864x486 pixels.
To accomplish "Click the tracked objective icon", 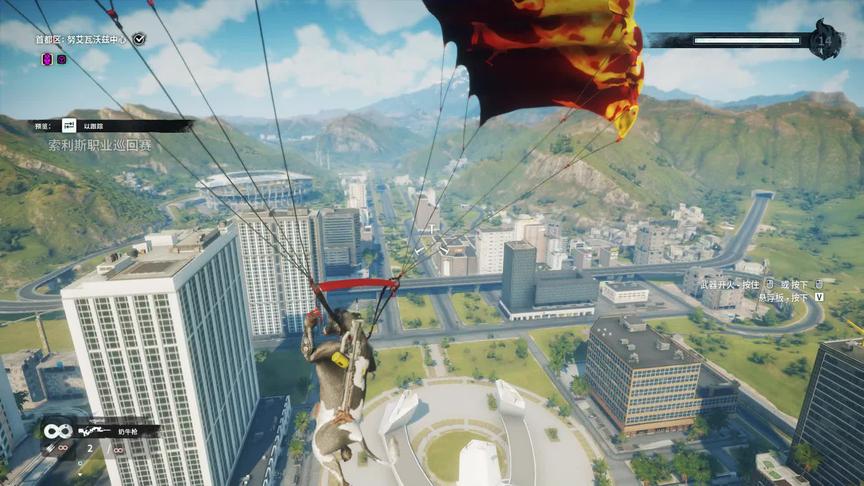I will coord(69,126).
